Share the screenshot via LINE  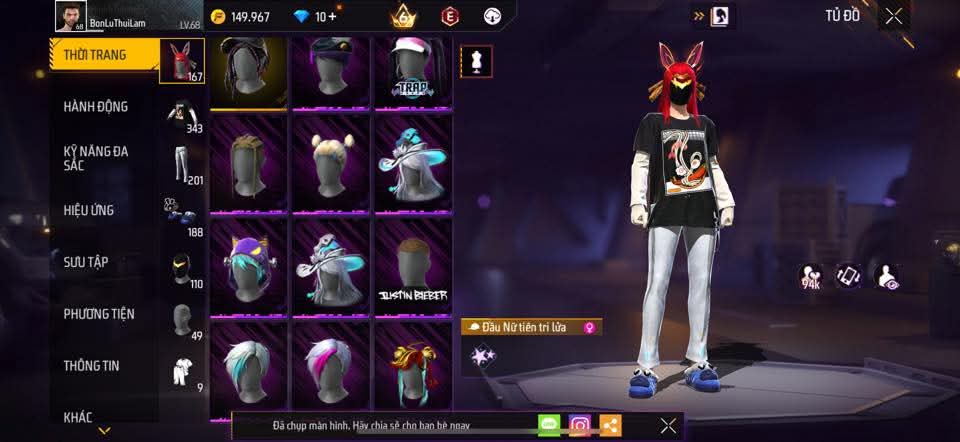click(549, 425)
